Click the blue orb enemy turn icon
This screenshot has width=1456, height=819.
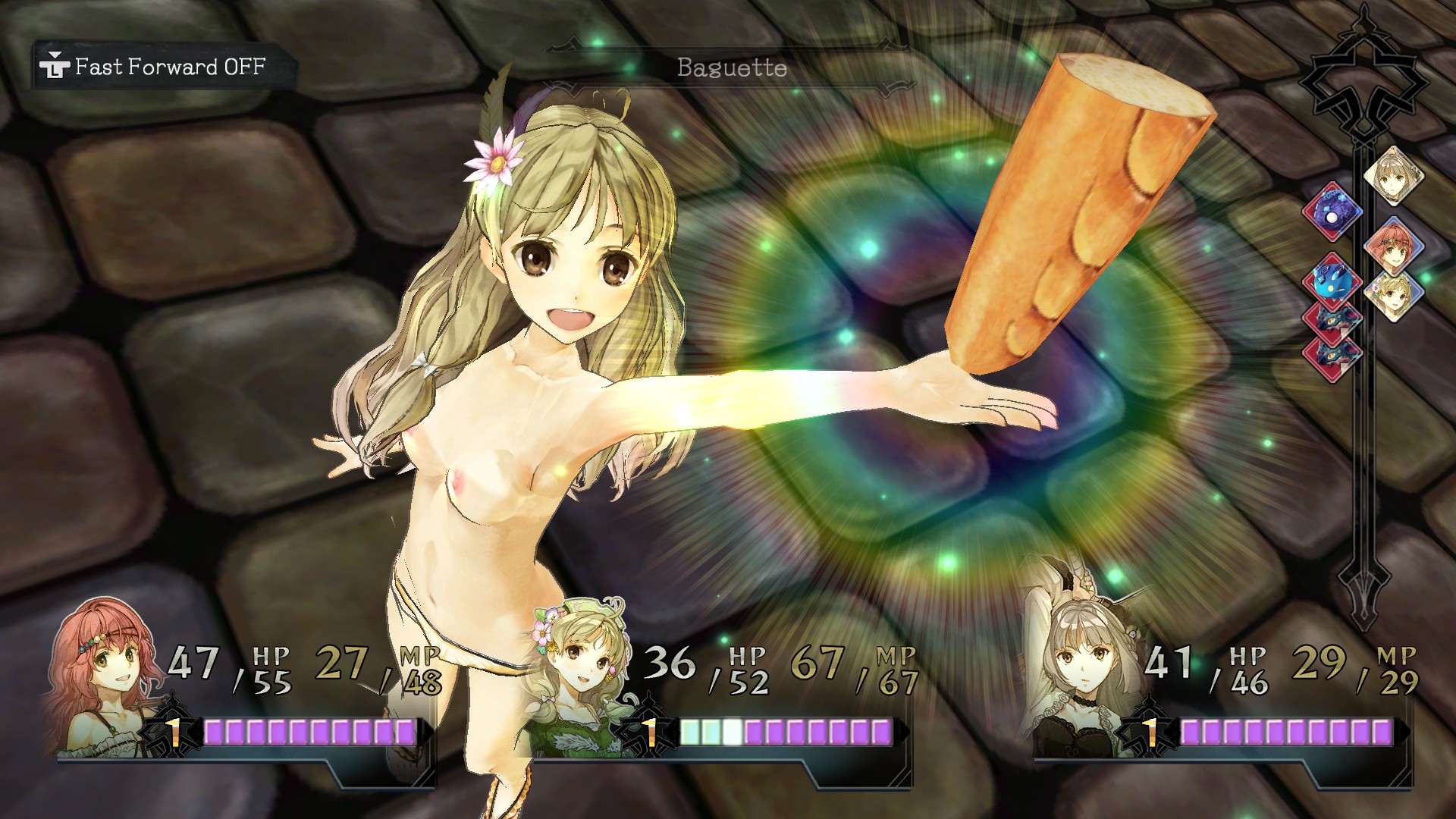pos(1332,212)
